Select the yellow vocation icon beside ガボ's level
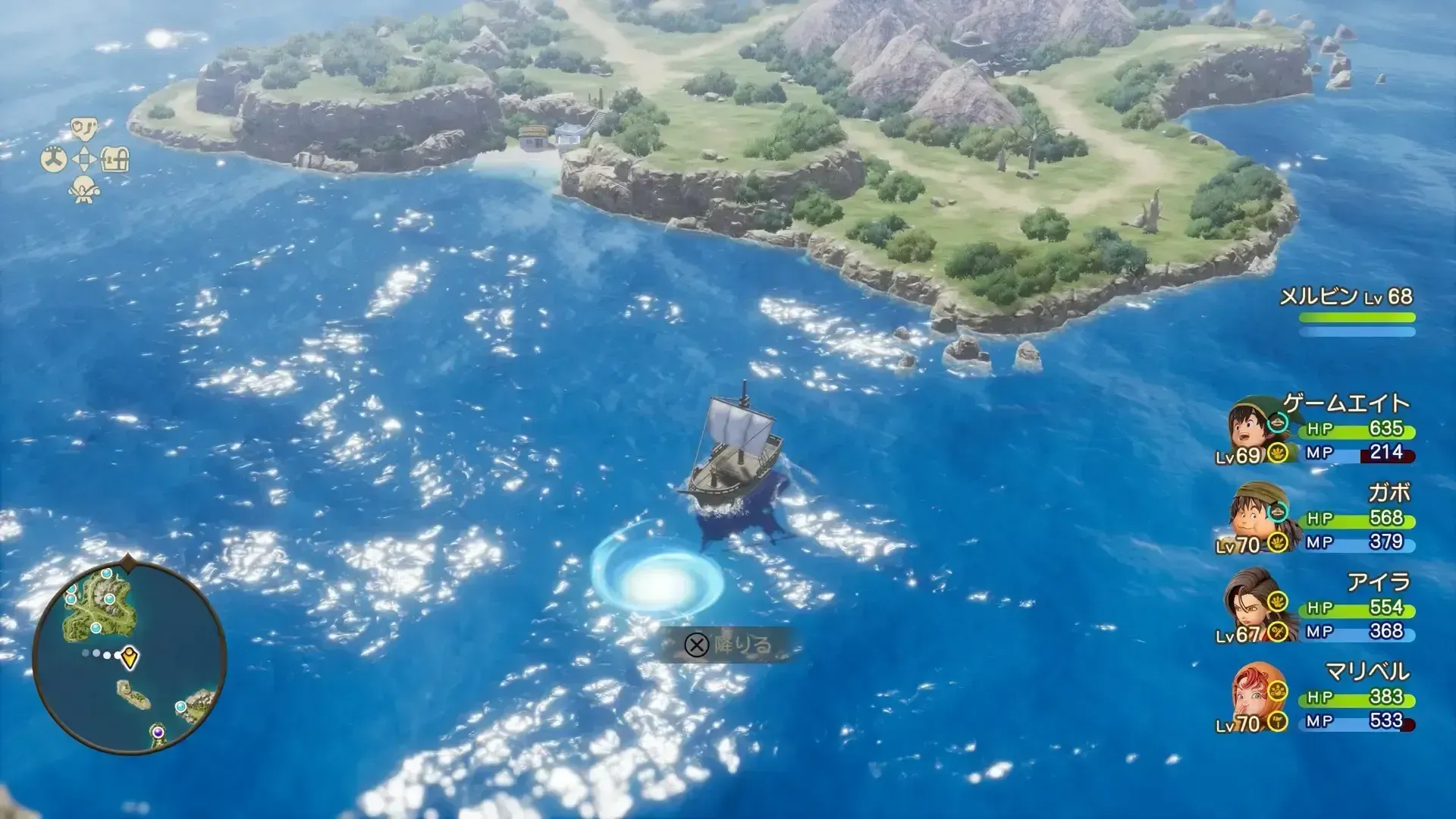The width and height of the screenshot is (1456, 819). 1277,541
